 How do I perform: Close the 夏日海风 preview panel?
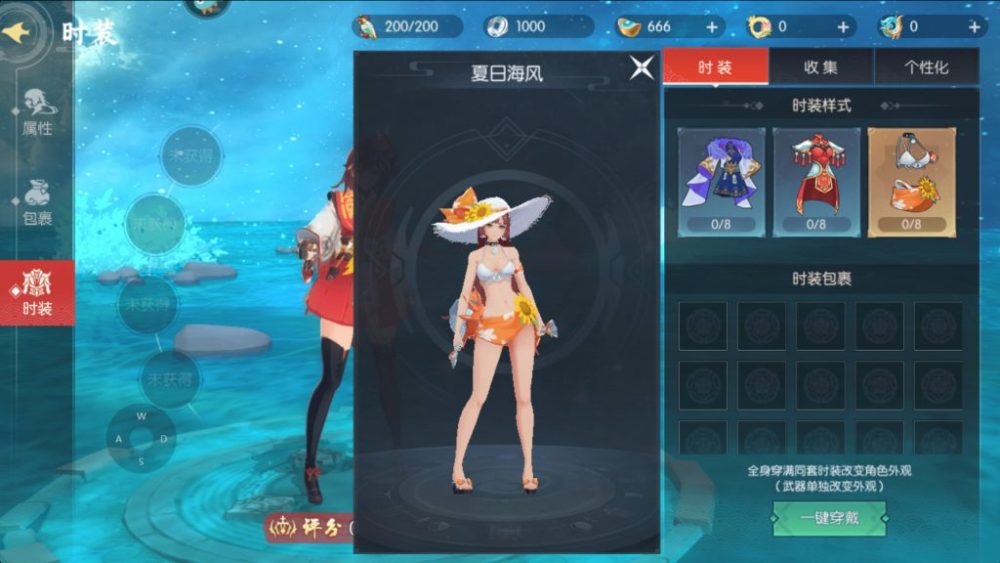[642, 68]
